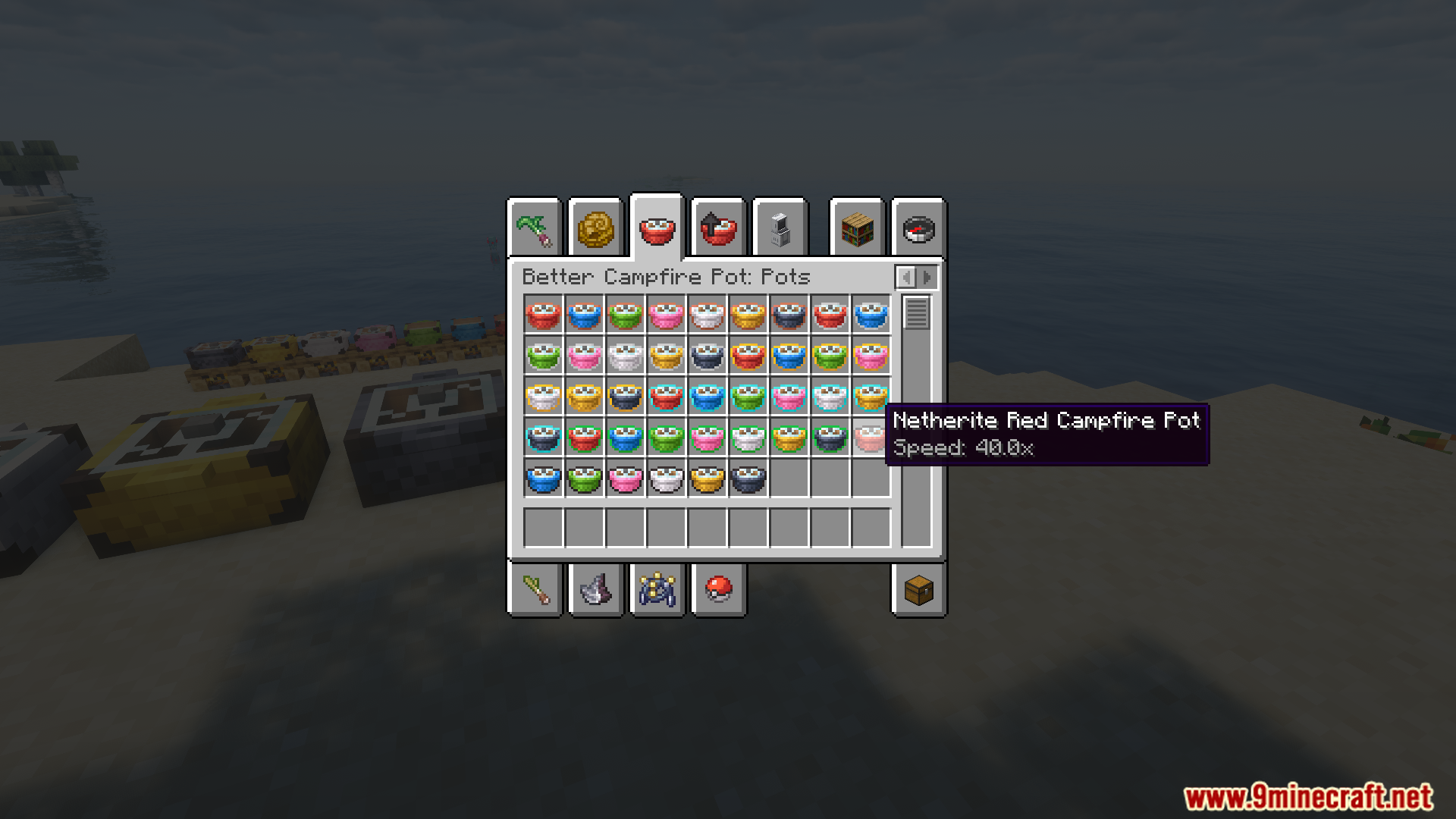
Task: Grab the pink pot in the second row
Action: coord(585,356)
